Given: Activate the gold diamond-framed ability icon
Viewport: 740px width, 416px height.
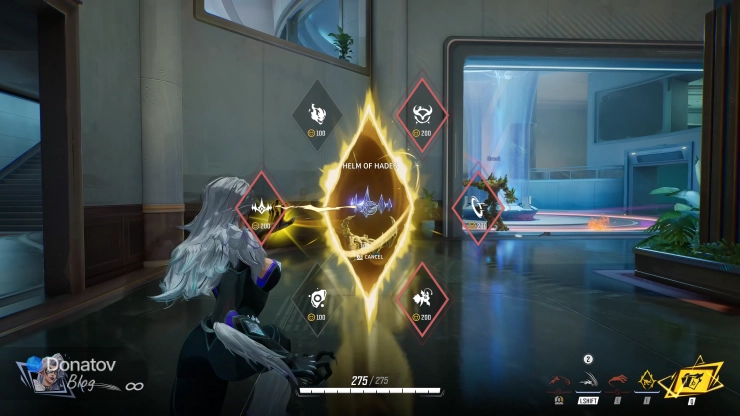Looking at the screenshot, I should [647, 382].
